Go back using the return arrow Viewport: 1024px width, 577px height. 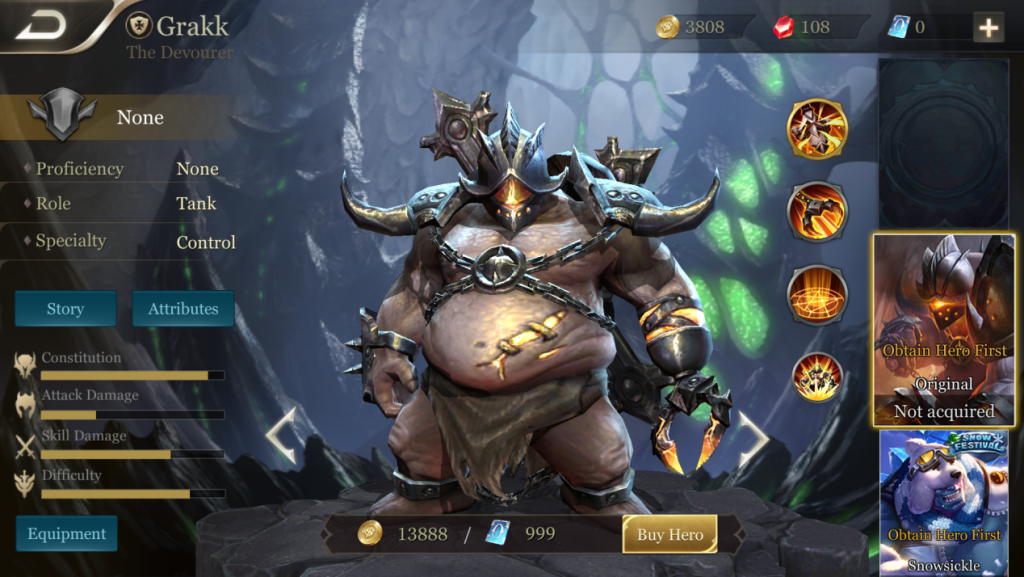pos(40,25)
